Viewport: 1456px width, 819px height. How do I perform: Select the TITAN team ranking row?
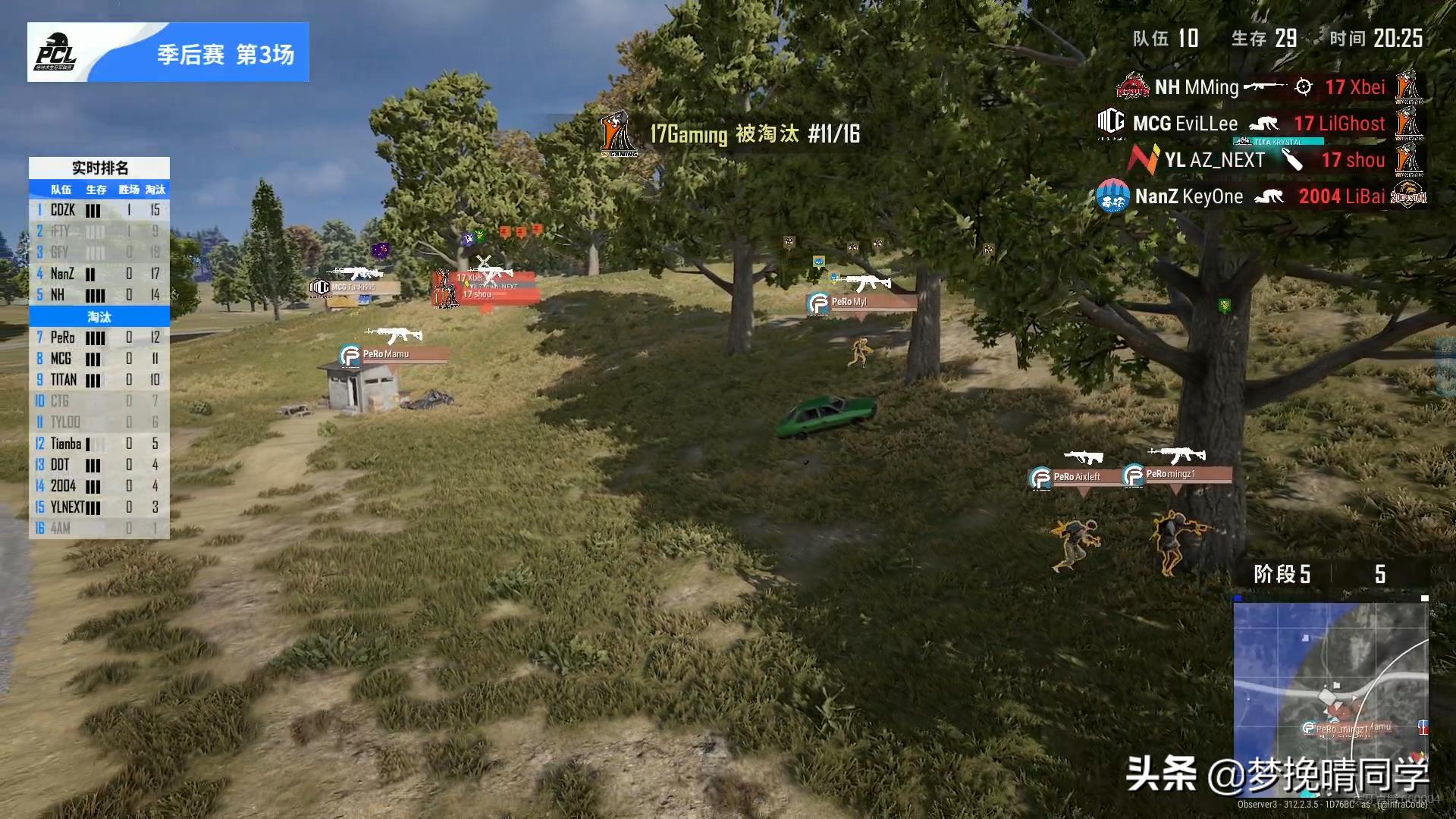(99, 380)
